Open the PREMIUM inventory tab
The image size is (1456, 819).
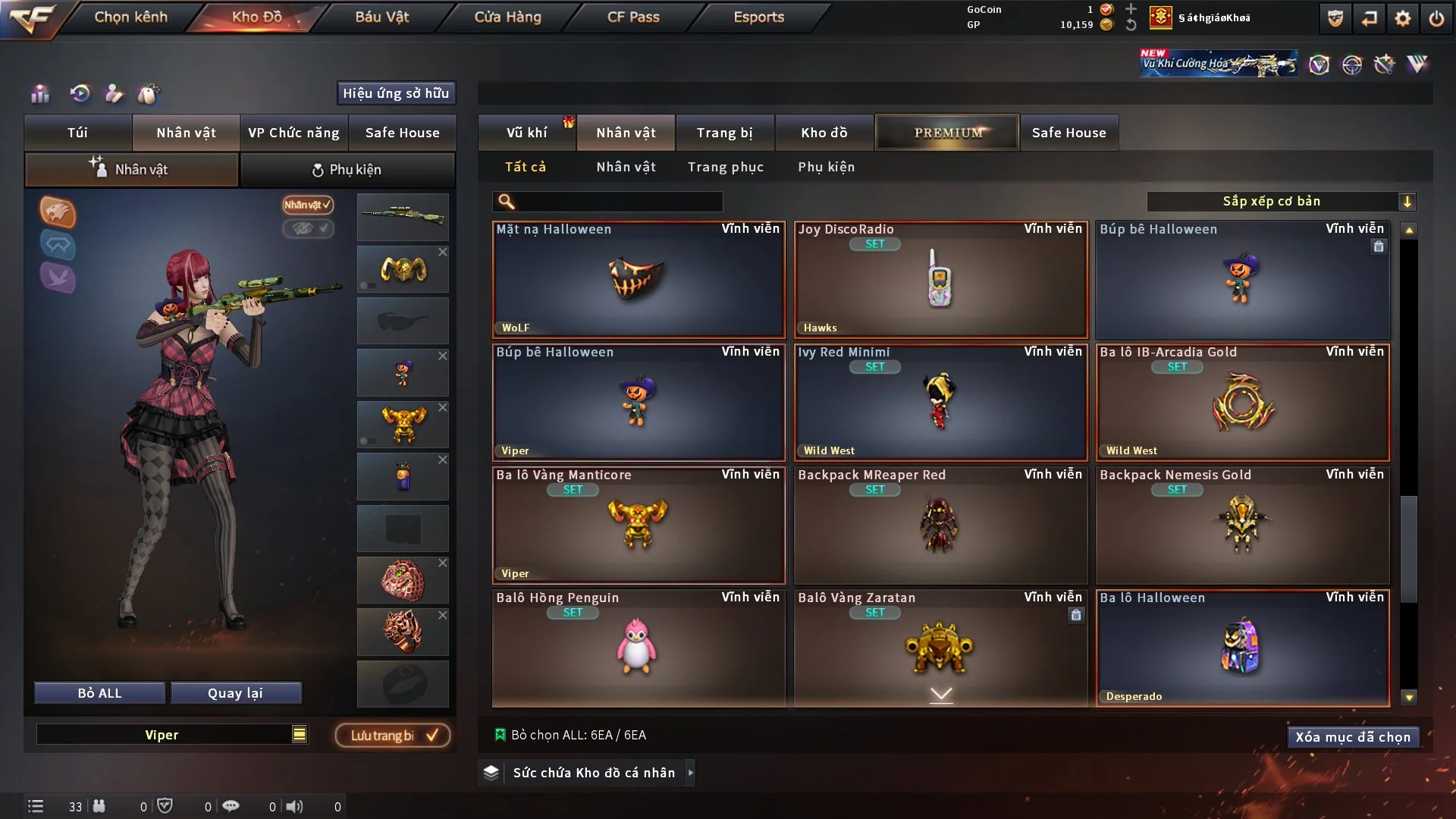946,132
